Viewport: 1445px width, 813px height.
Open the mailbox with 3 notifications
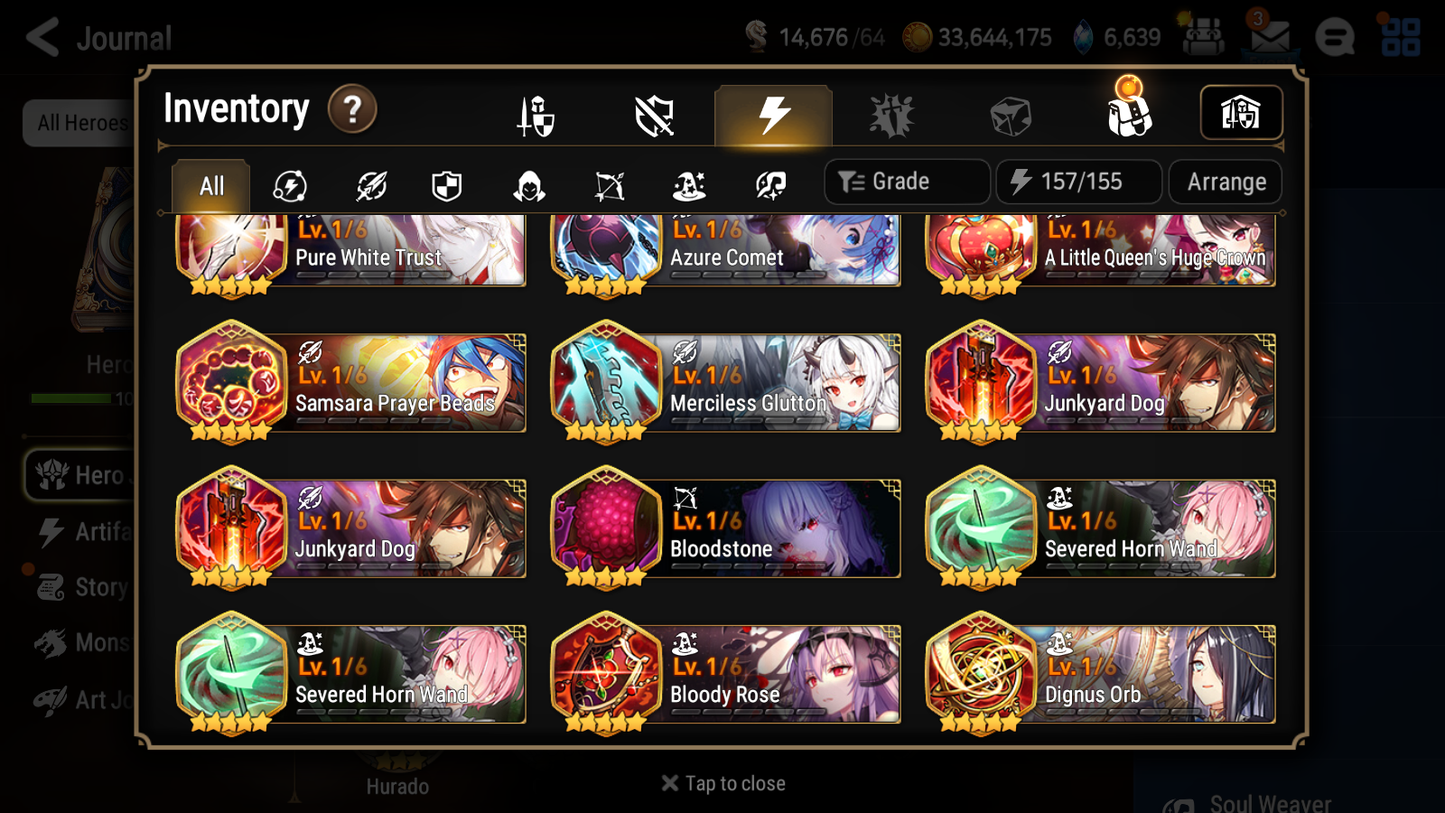tap(1270, 36)
